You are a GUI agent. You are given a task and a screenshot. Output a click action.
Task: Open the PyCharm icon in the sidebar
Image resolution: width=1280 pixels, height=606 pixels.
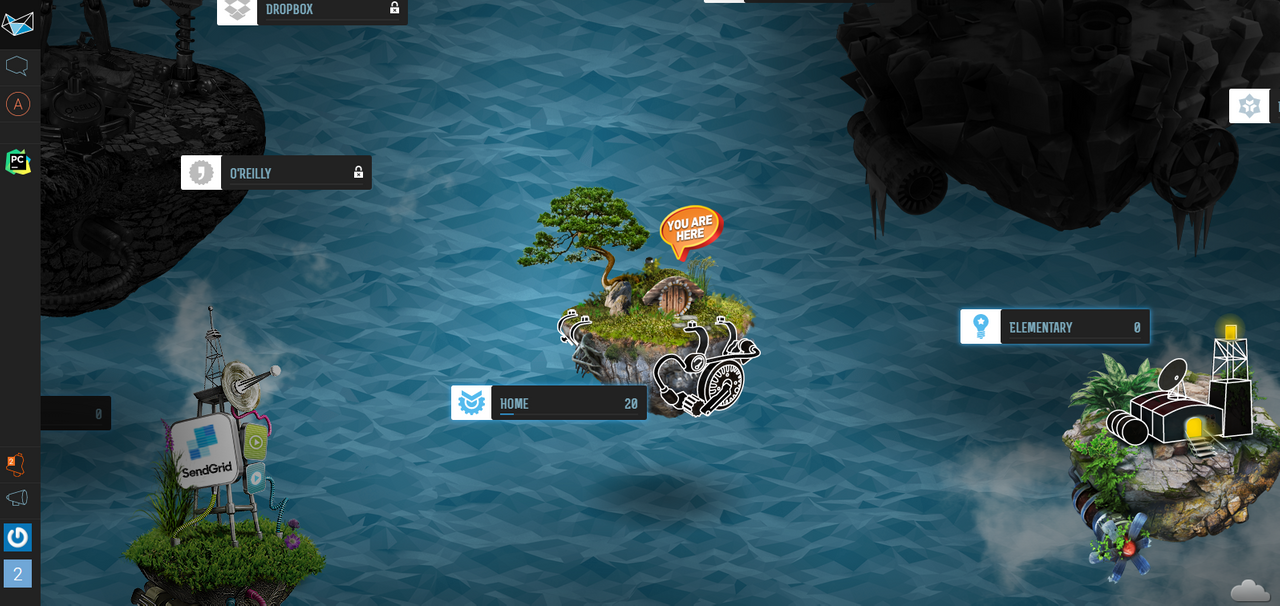pyautogui.click(x=18, y=161)
